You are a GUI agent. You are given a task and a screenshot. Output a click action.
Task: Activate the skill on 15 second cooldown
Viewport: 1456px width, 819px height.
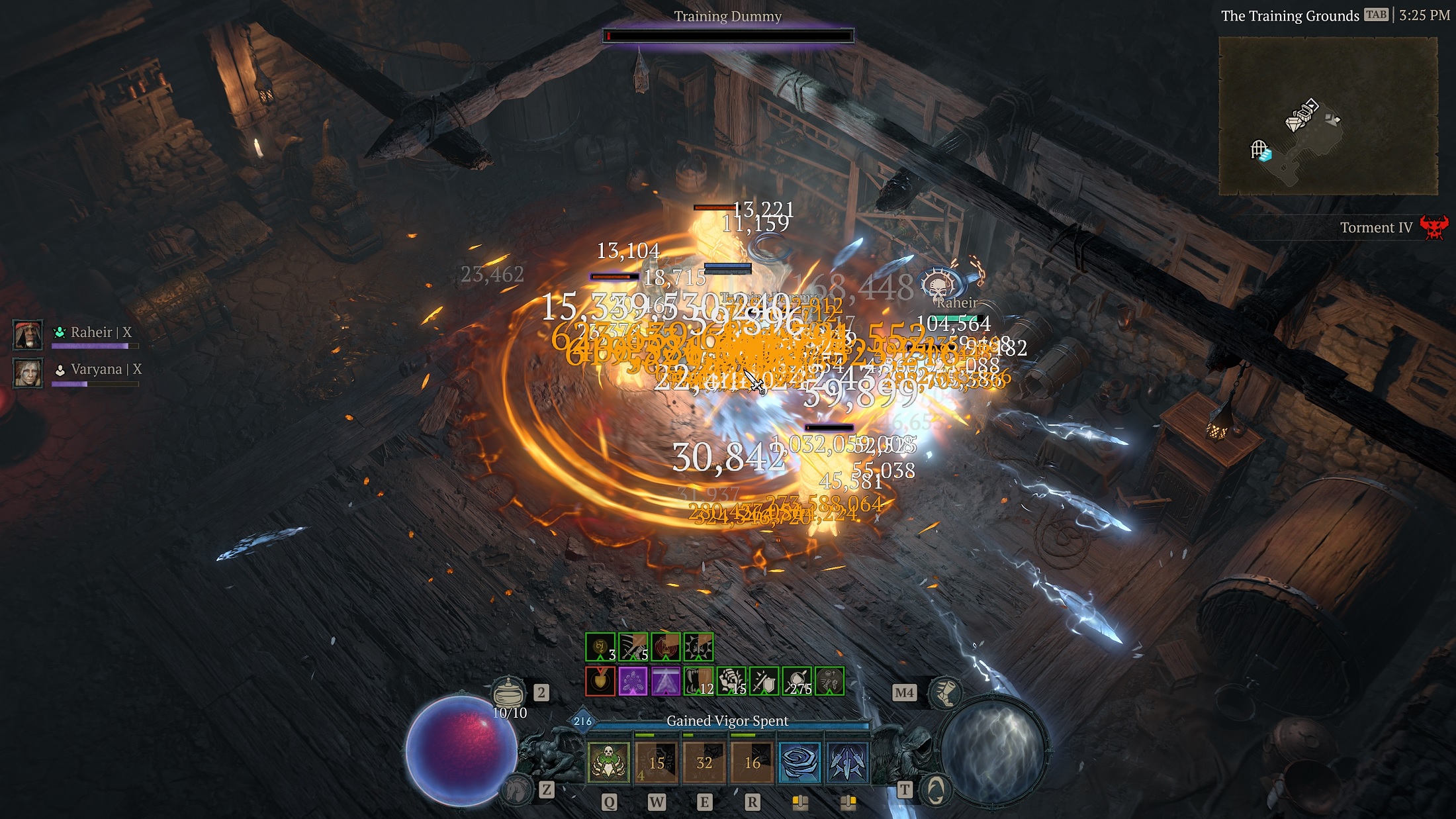click(x=657, y=762)
